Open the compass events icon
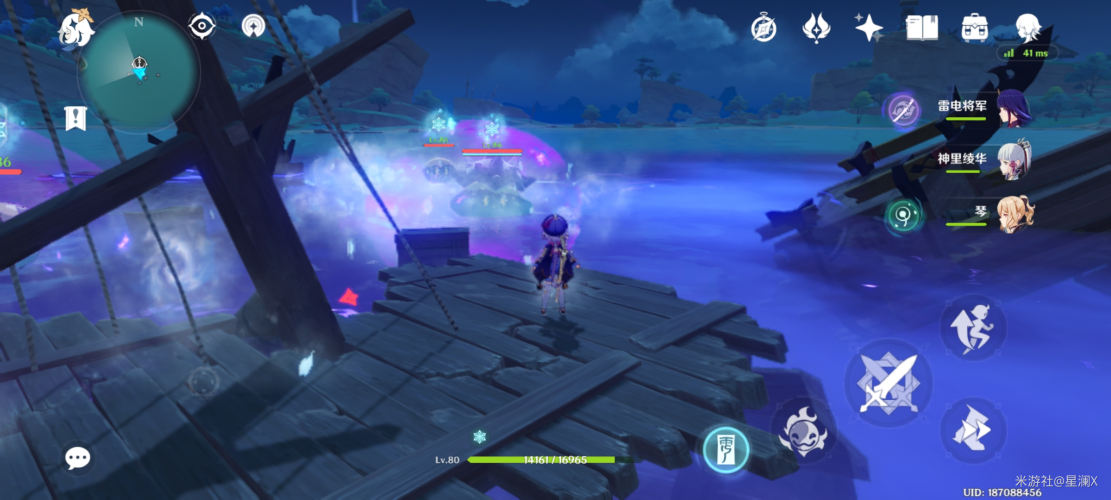The image size is (1111, 500). pyautogui.click(x=764, y=28)
